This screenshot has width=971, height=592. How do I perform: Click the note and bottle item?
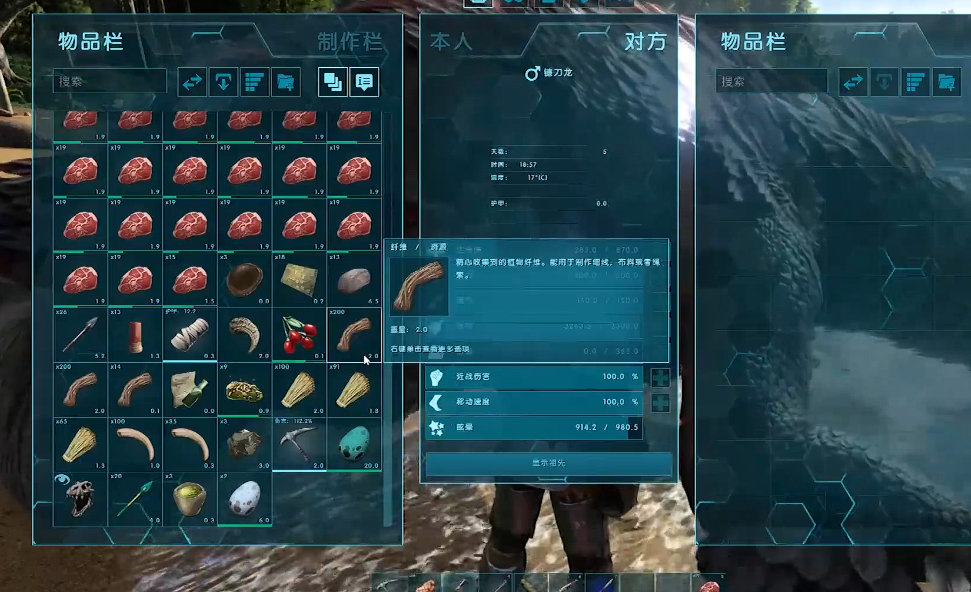(x=189, y=389)
